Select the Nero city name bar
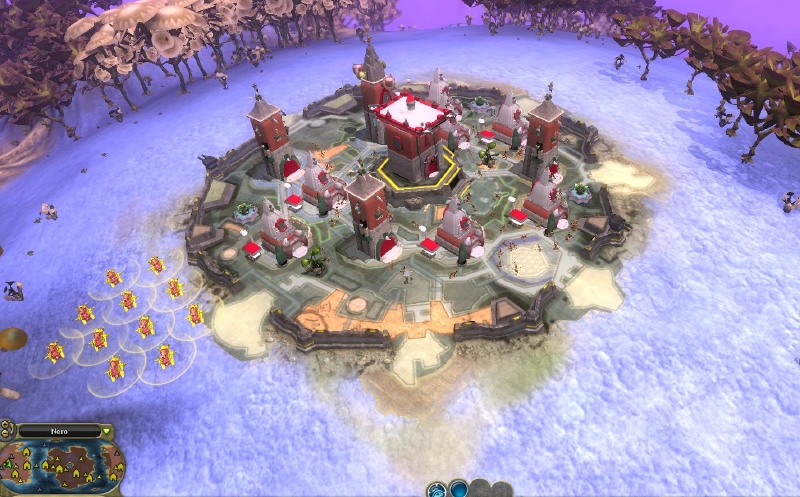Image resolution: width=800 pixels, height=497 pixels. tap(59, 431)
